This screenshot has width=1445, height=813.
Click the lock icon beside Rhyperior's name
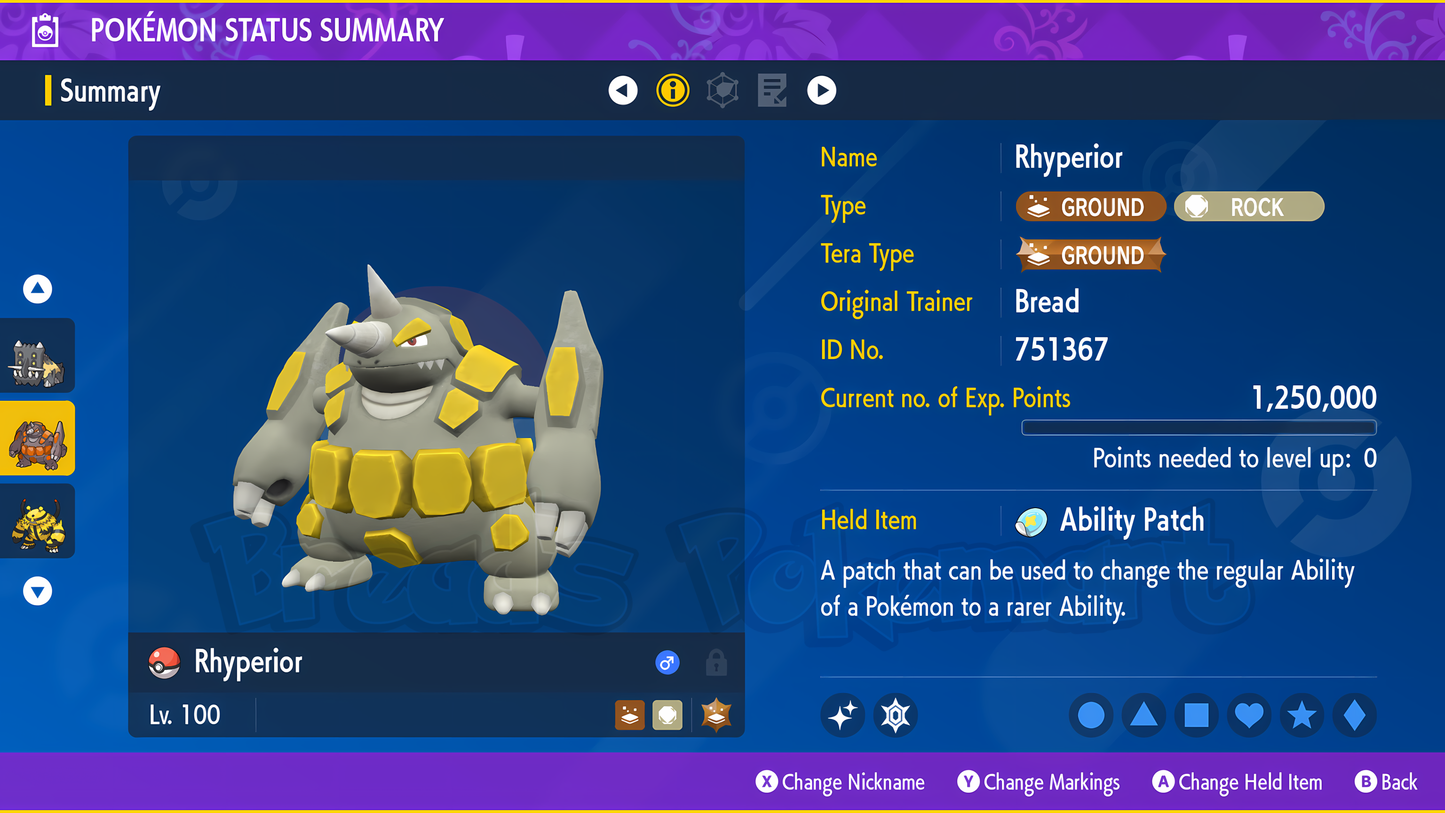tap(716, 662)
